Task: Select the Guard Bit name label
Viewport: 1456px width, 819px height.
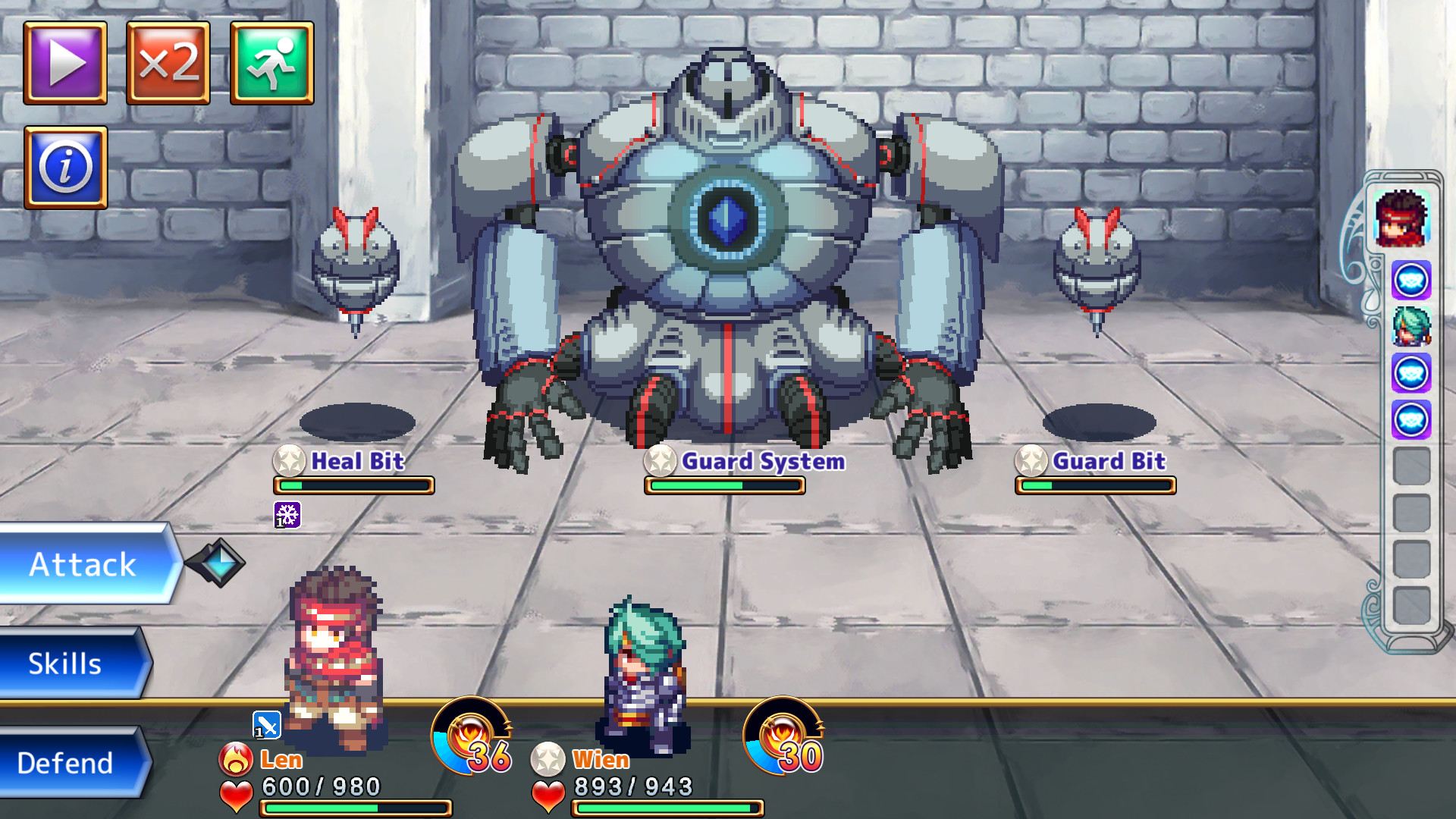Action: click(x=1110, y=462)
